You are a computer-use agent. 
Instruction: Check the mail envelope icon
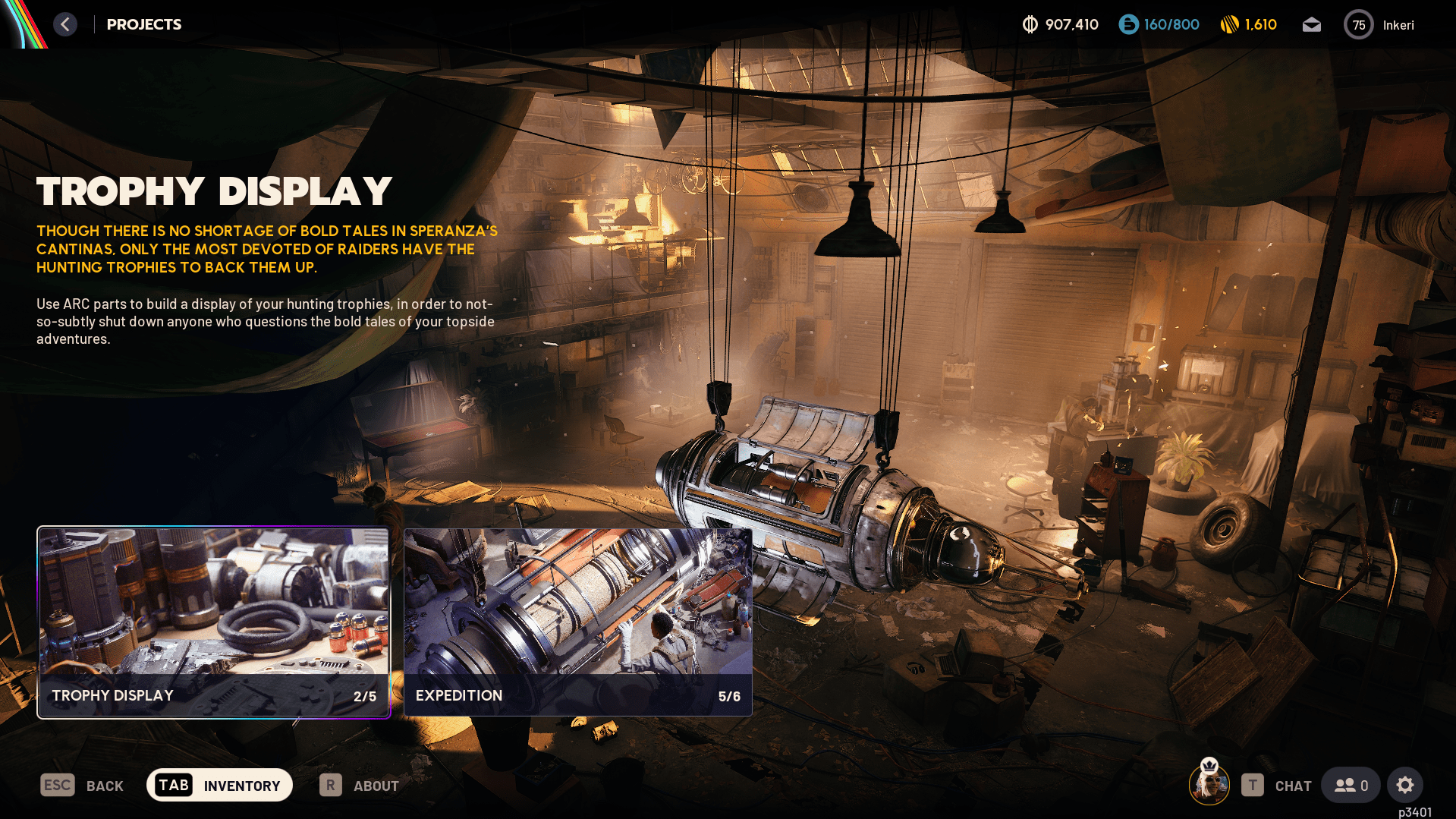pos(1311,25)
